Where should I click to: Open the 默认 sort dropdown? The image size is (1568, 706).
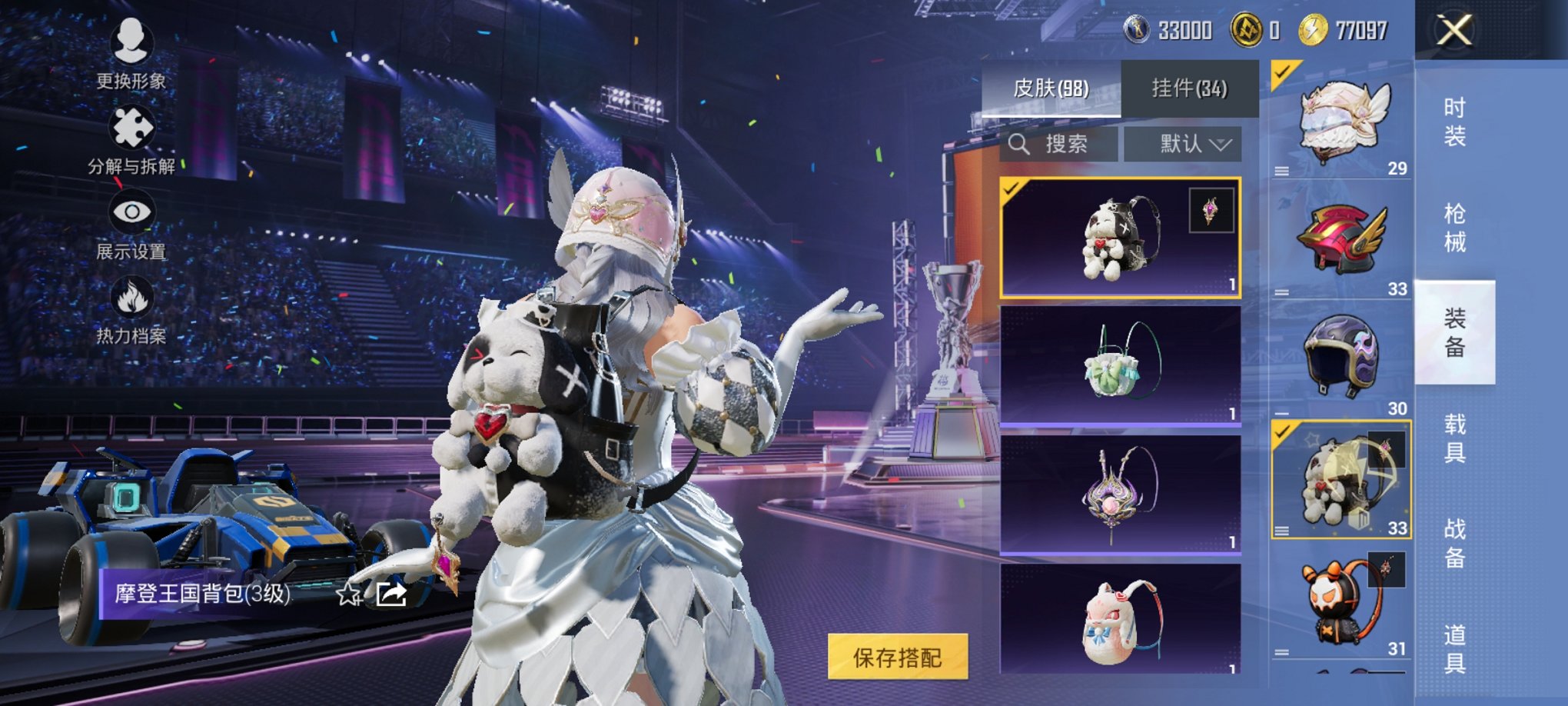[1184, 144]
